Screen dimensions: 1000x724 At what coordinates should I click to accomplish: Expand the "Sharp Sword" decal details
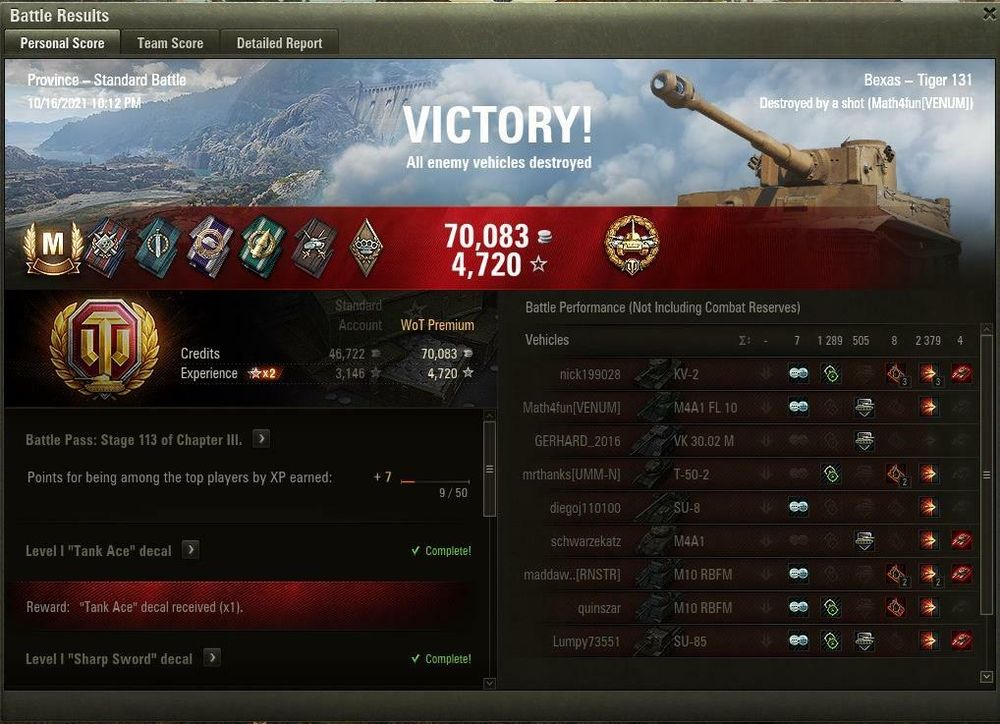pyautogui.click(x=212, y=658)
